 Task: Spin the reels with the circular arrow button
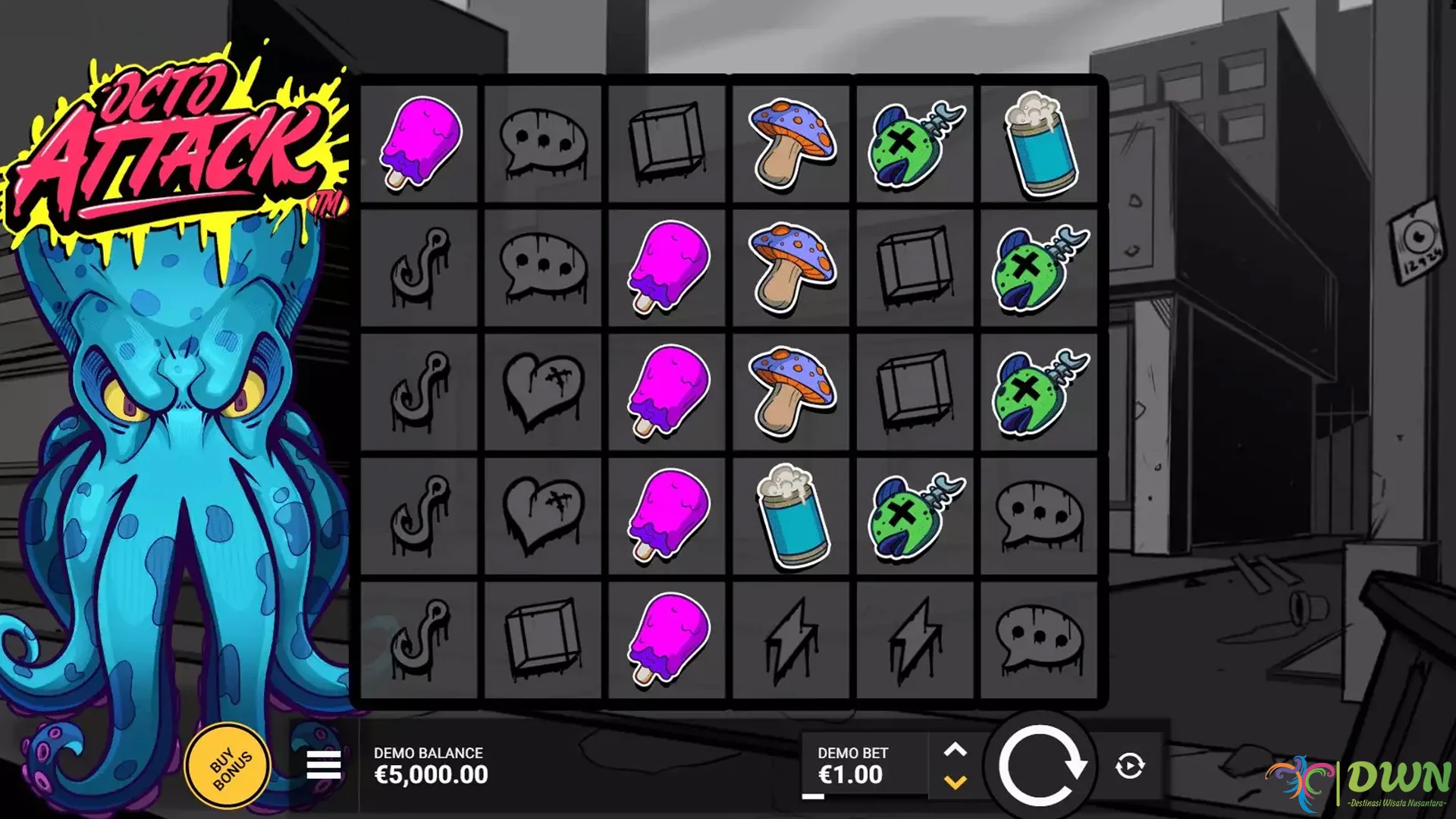(x=1040, y=766)
